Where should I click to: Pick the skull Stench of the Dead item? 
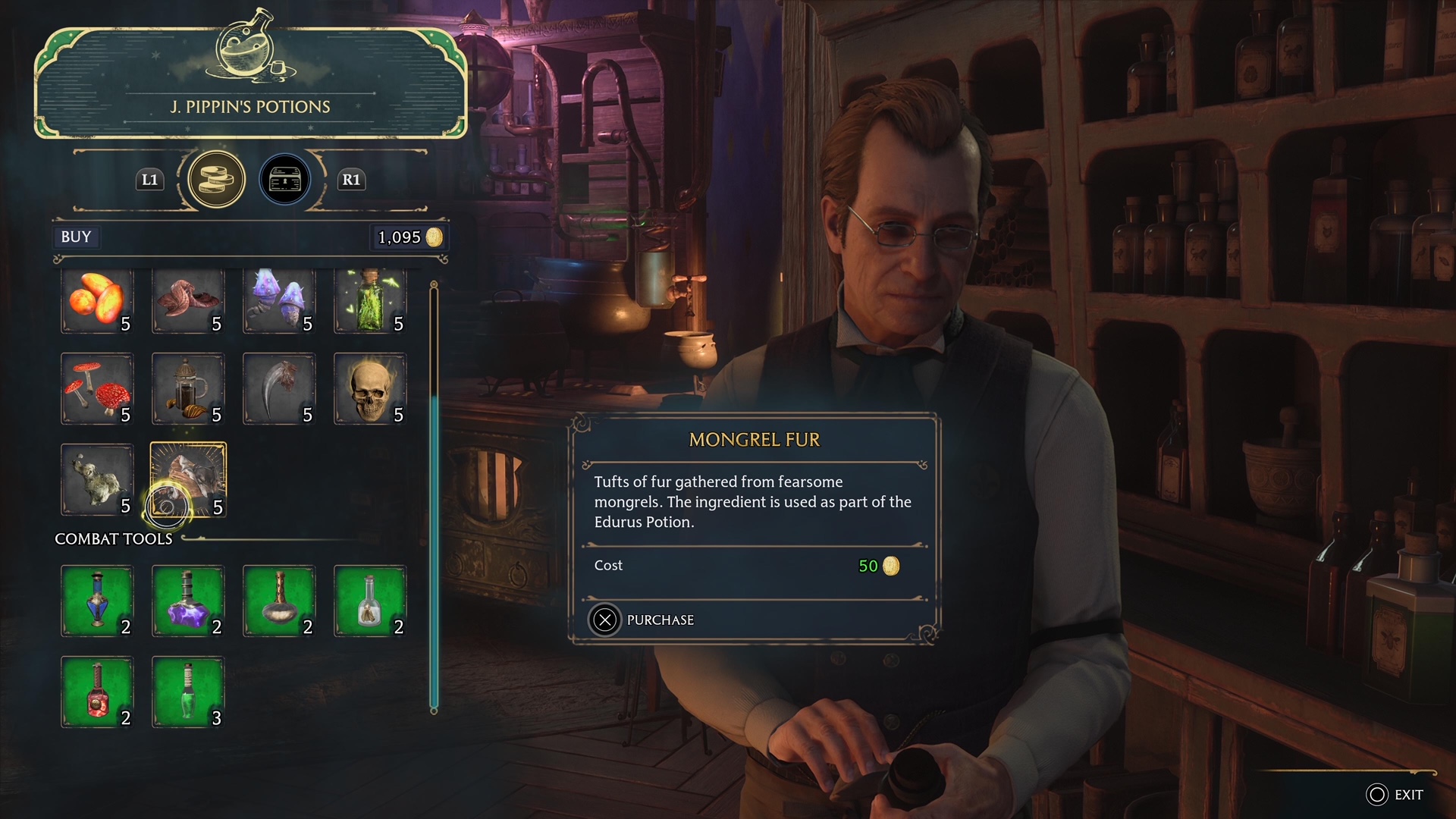coord(370,389)
